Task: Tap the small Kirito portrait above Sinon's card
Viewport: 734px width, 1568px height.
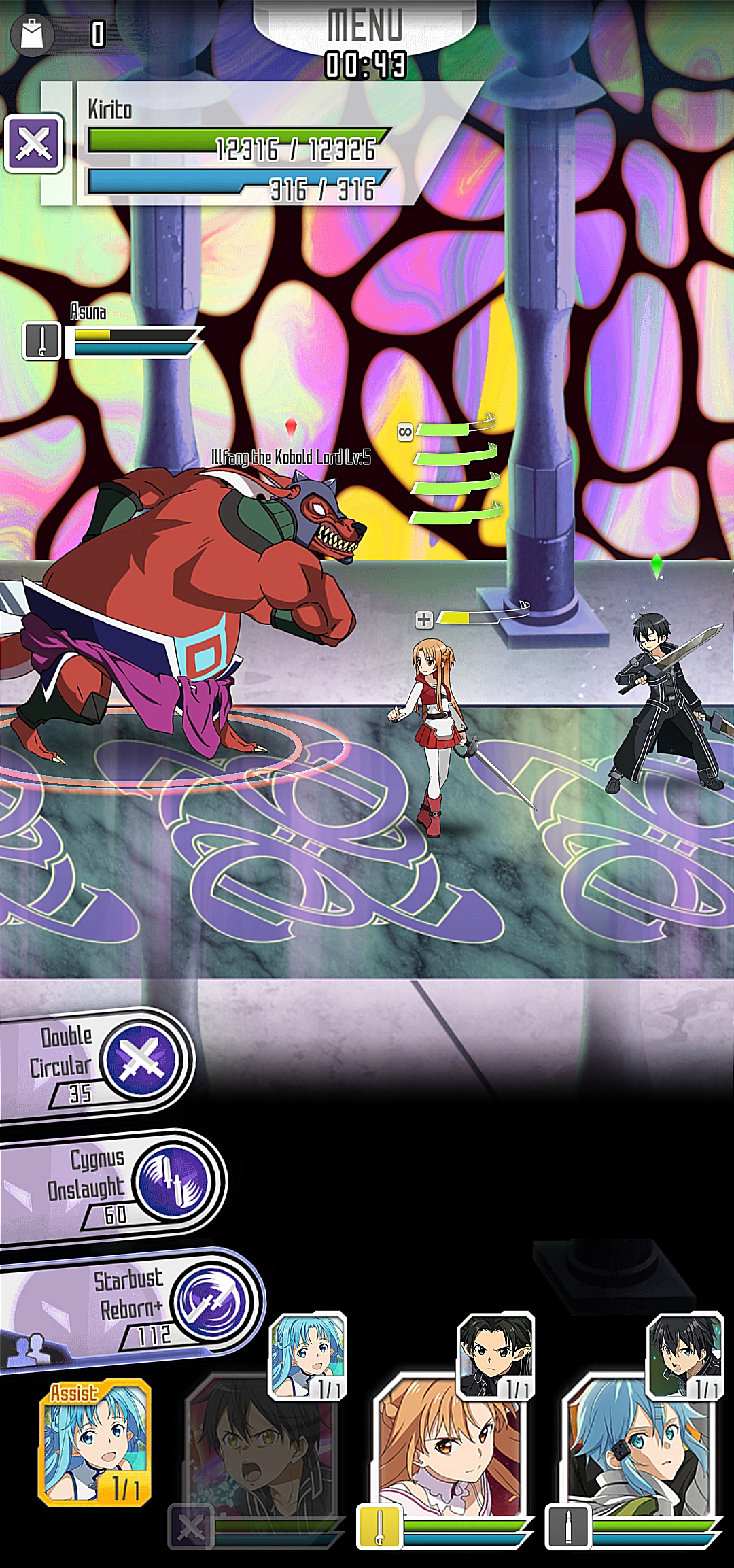Action: tap(684, 1354)
